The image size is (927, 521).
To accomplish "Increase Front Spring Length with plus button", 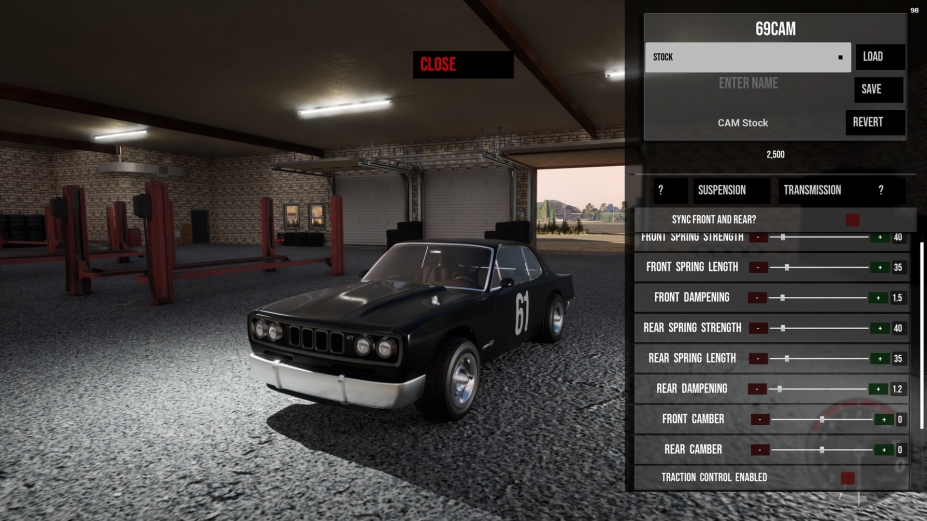I will (879, 268).
